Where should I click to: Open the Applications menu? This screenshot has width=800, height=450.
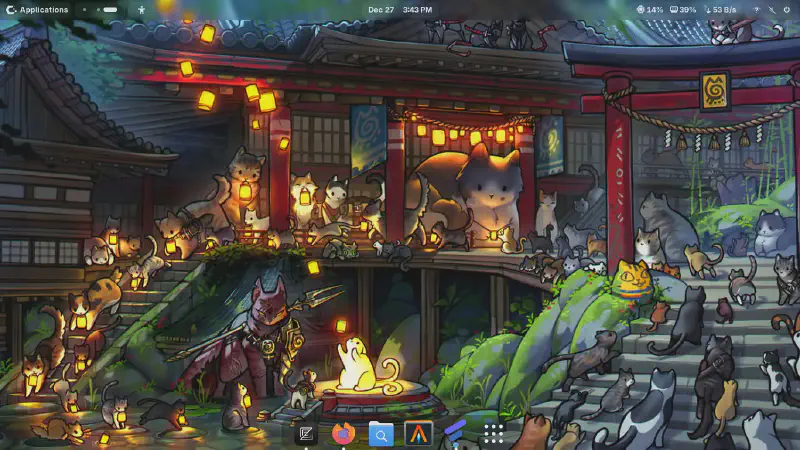[x=38, y=10]
